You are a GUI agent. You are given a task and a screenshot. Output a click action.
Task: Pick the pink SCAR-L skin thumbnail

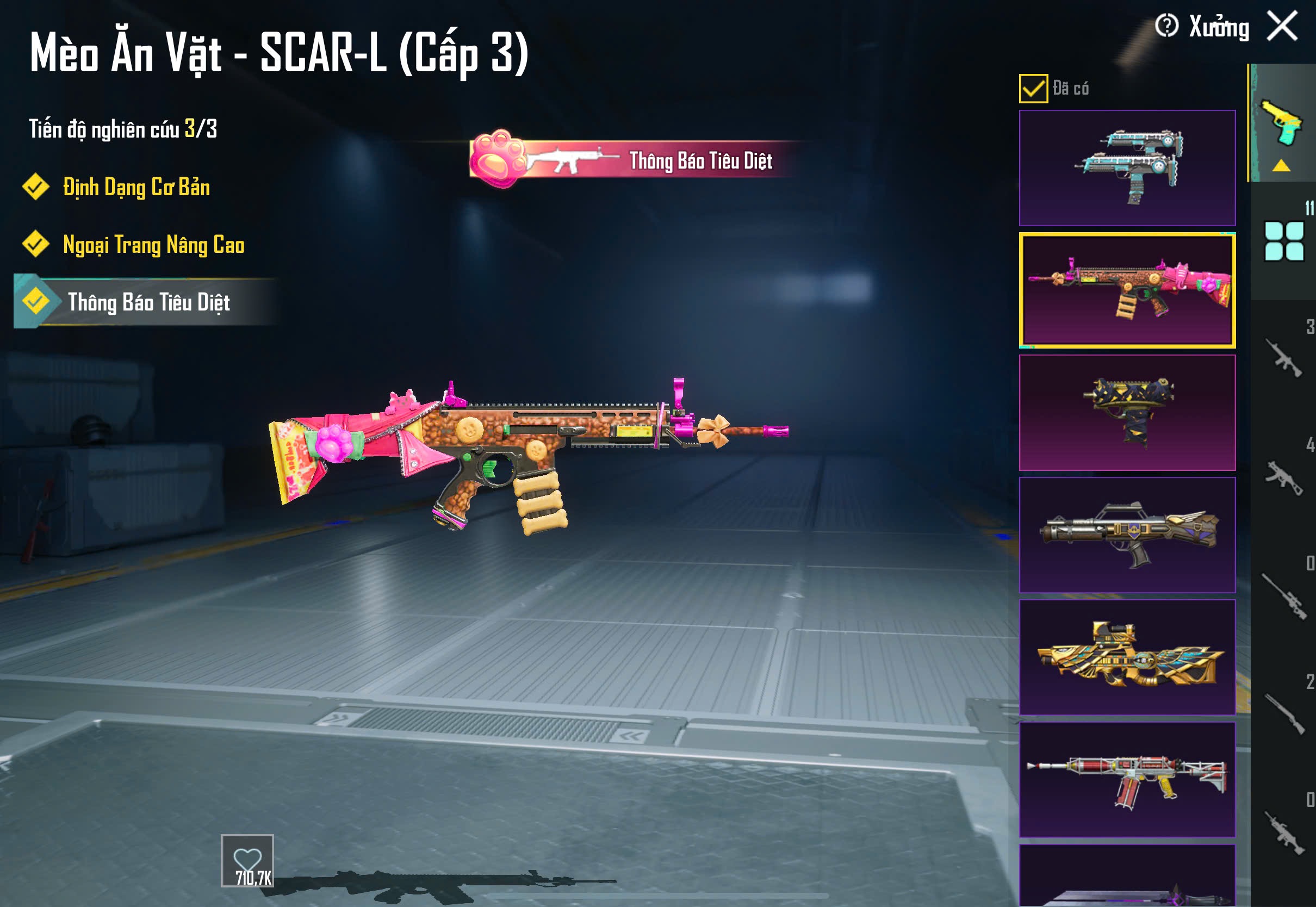click(x=1127, y=290)
